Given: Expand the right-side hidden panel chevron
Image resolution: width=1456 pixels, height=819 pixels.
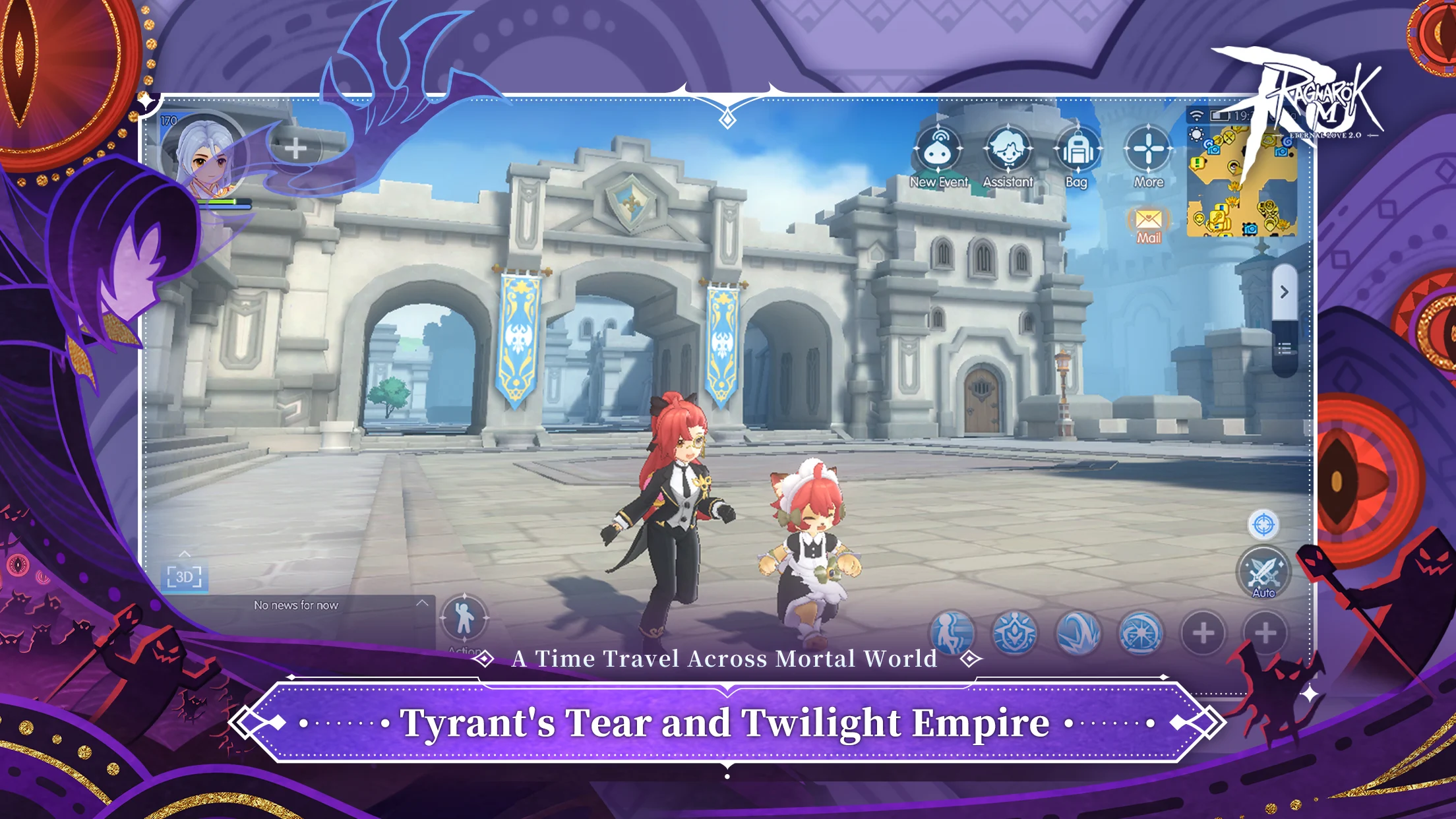Looking at the screenshot, I should click(1285, 292).
